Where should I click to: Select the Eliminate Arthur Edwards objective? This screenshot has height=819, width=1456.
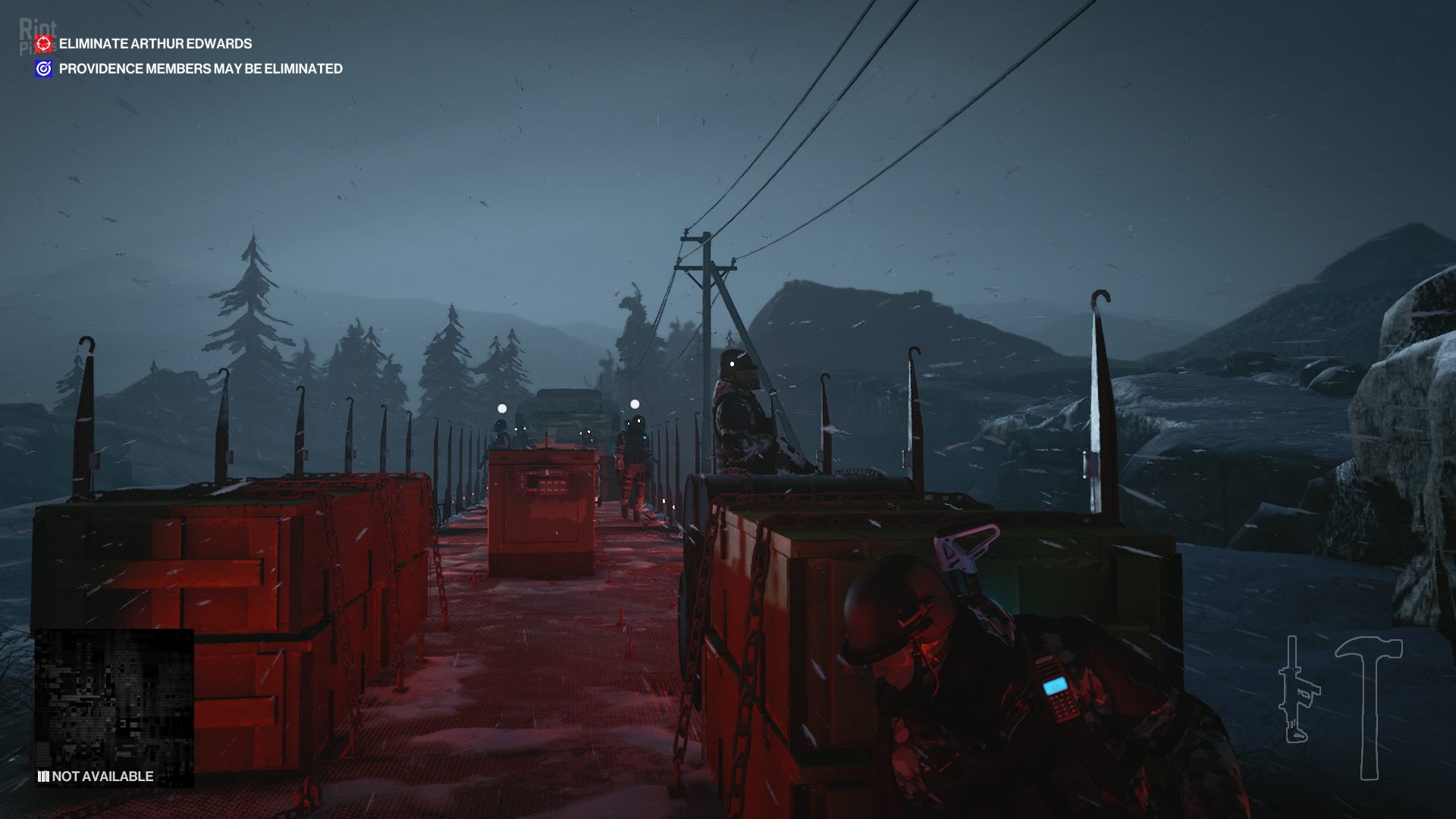click(155, 44)
